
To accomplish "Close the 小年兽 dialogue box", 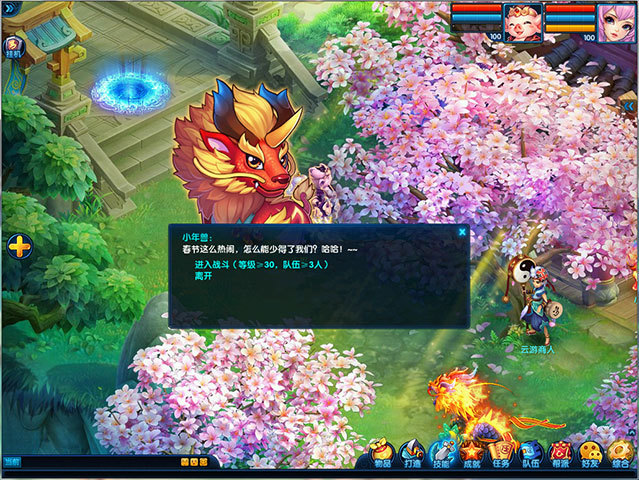I will tap(462, 232).
